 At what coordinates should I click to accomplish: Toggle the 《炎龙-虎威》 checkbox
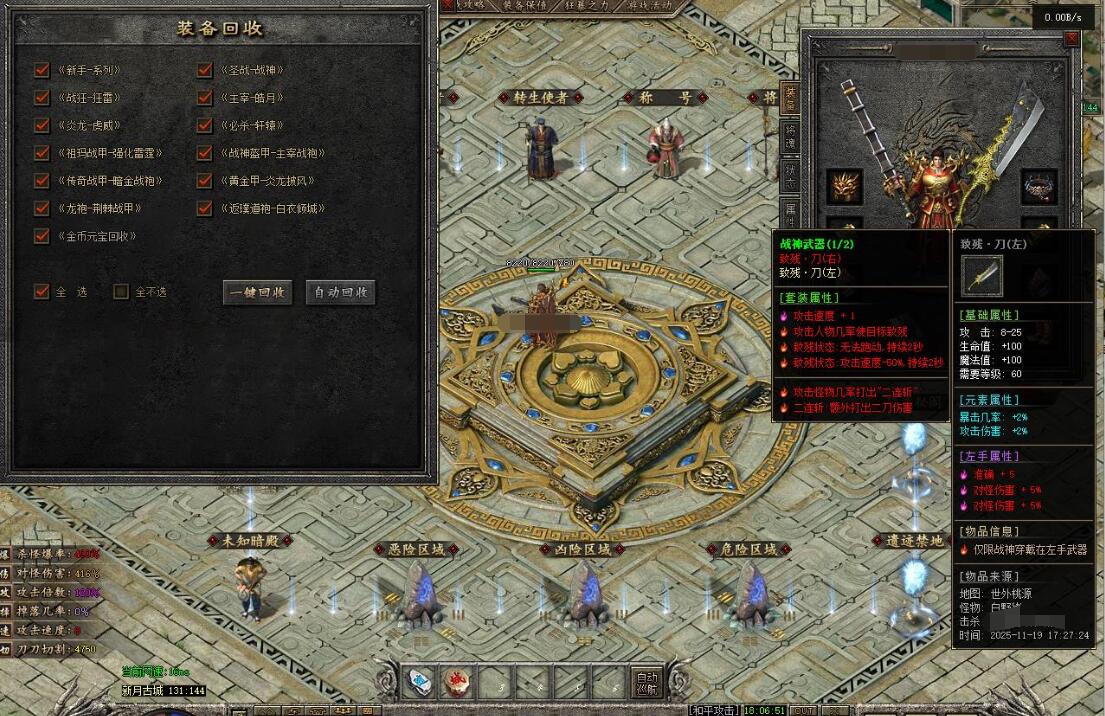[x=42, y=126]
